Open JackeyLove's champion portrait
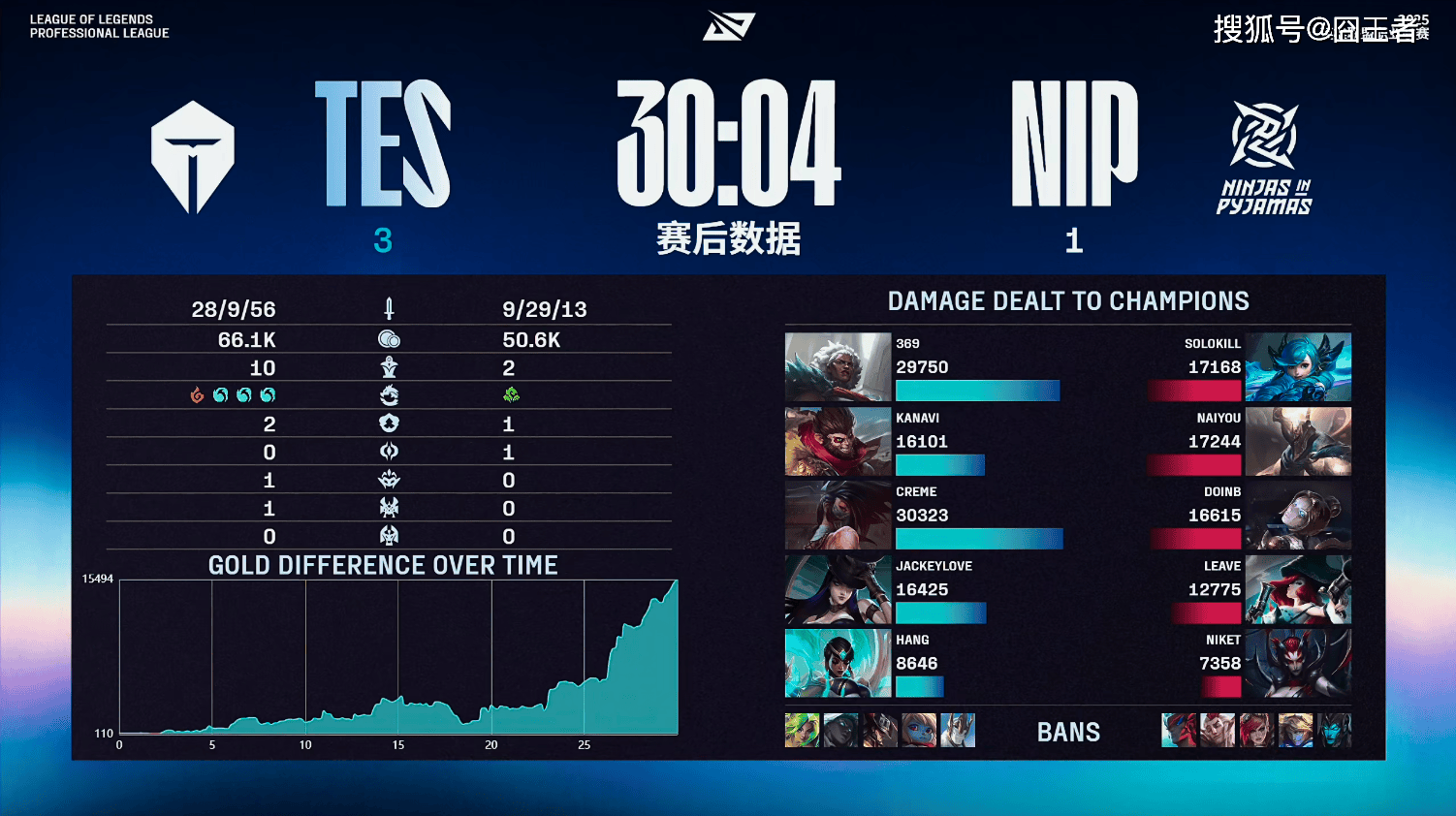The width and height of the screenshot is (1456, 816). pos(838,589)
